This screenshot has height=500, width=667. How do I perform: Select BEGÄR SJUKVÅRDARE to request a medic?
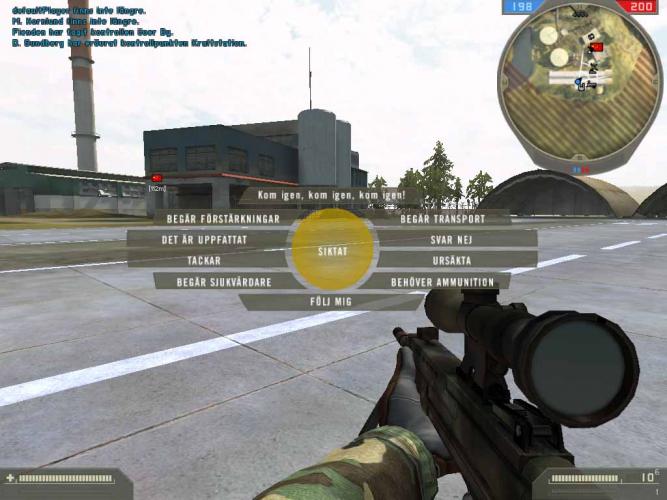(x=224, y=282)
